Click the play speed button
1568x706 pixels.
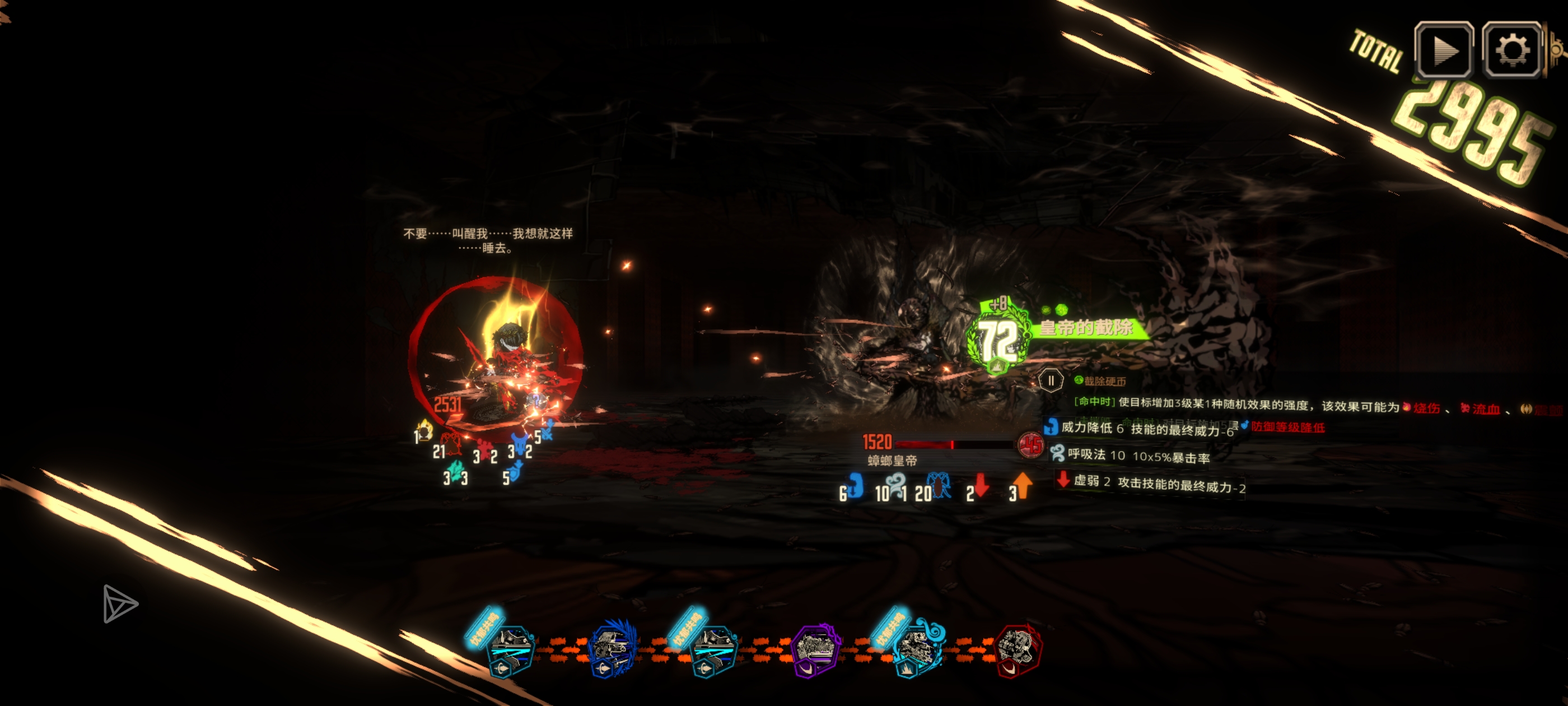[1444, 50]
